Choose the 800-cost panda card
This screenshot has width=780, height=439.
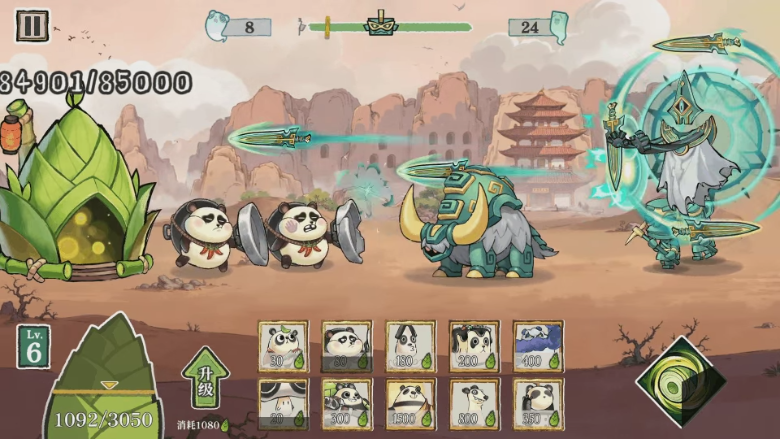coord(474,403)
